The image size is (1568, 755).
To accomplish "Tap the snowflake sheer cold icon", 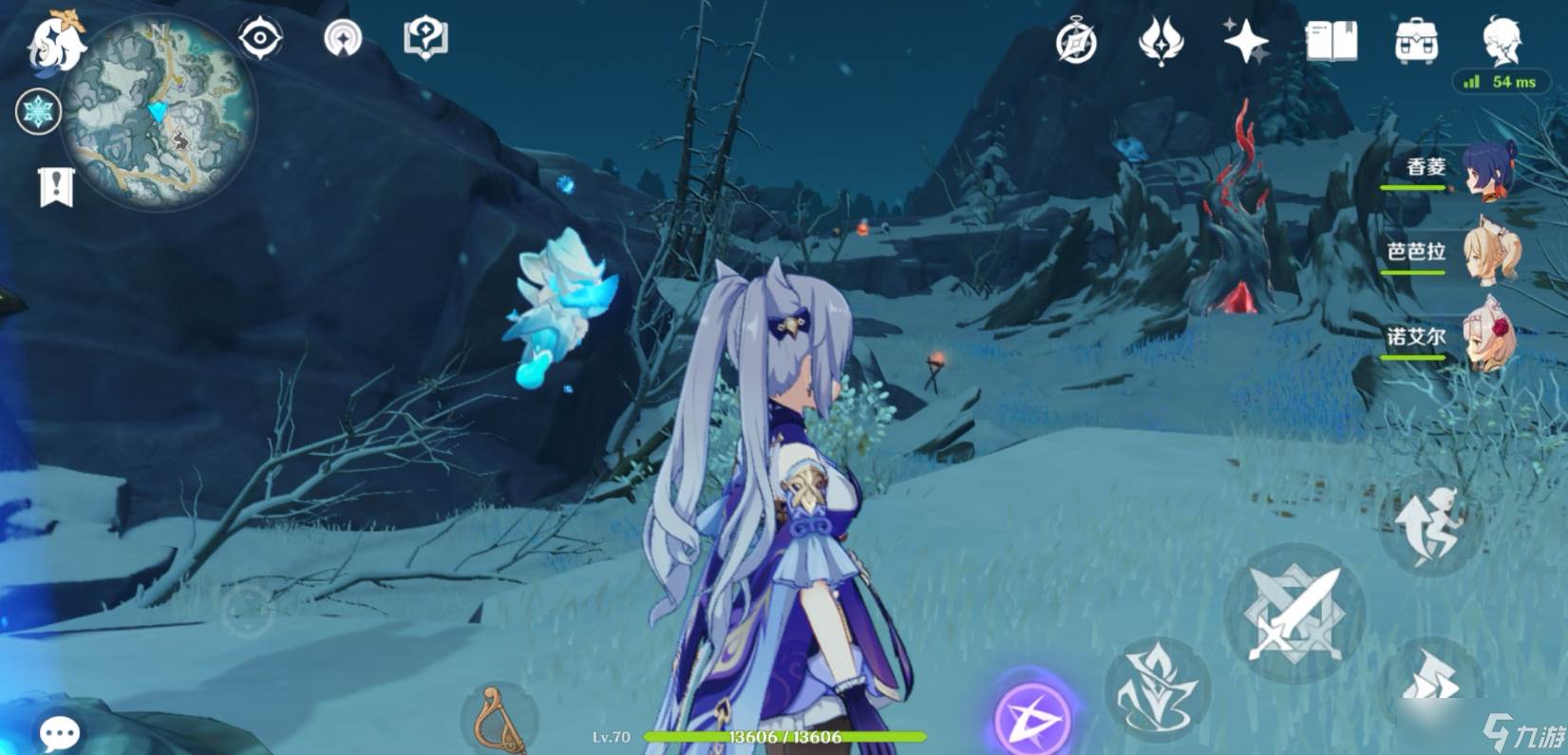I will [x=39, y=112].
